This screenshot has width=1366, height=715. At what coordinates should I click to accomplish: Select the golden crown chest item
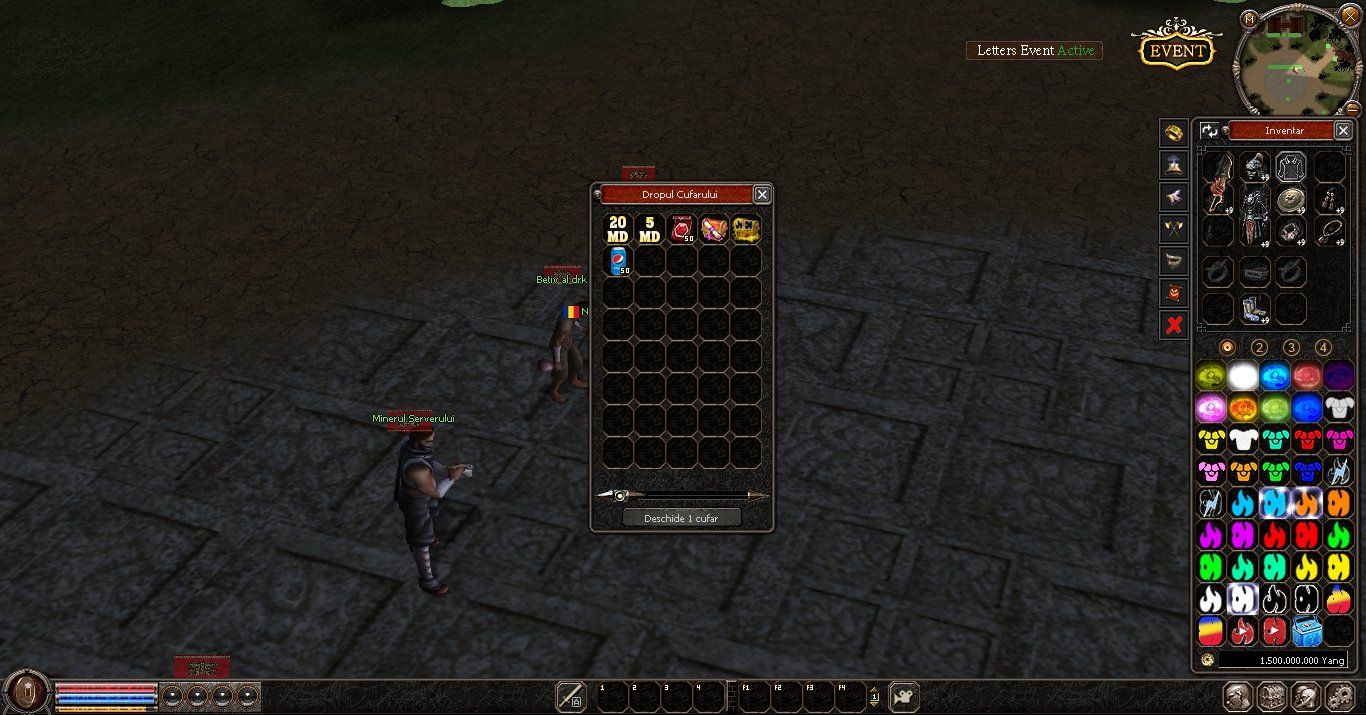coord(746,229)
